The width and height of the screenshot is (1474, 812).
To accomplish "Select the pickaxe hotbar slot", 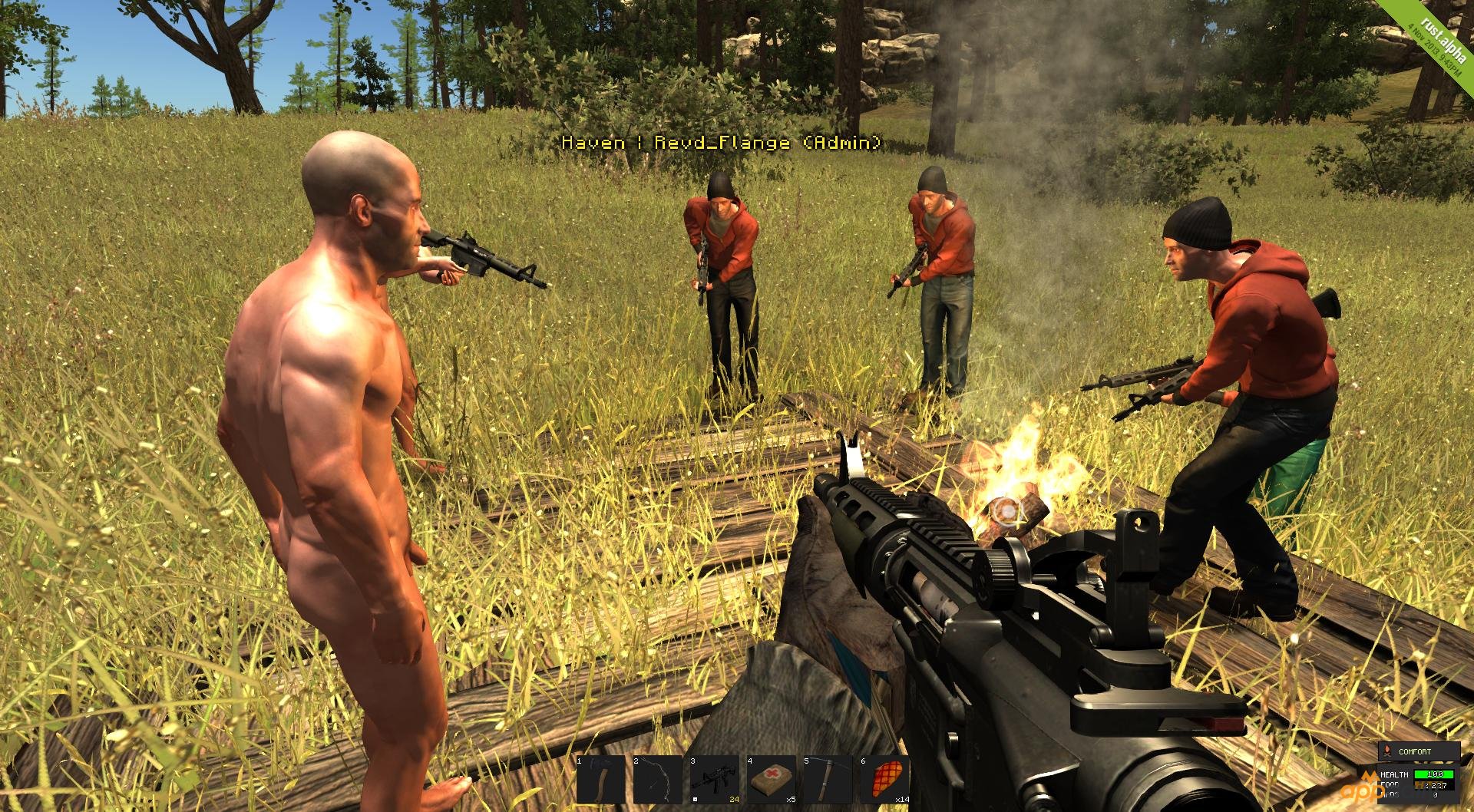I will (x=828, y=780).
